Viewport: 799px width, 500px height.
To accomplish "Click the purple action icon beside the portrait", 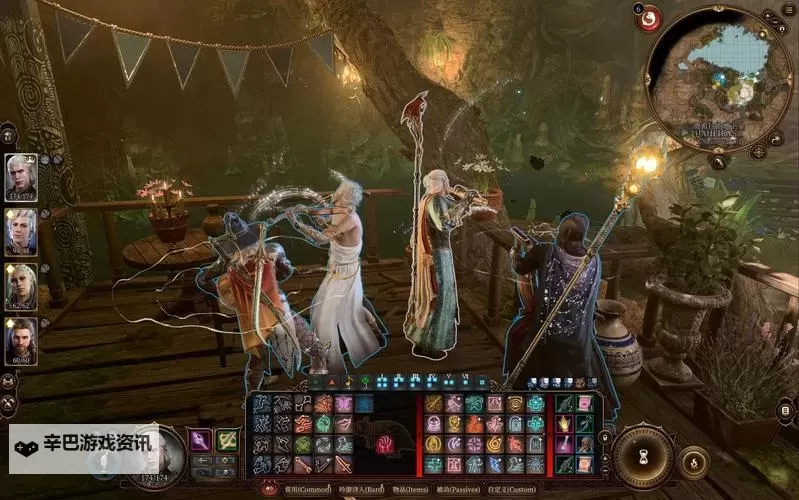I will tap(200, 440).
